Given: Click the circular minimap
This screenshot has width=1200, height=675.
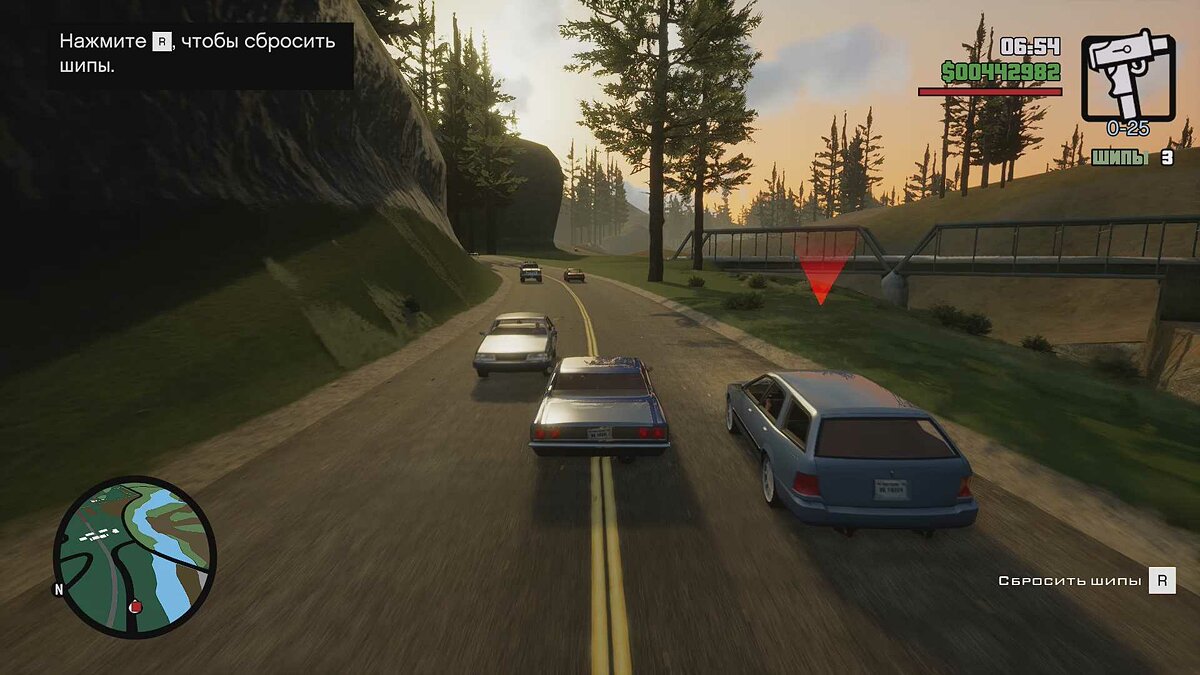Looking at the screenshot, I should 134,556.
